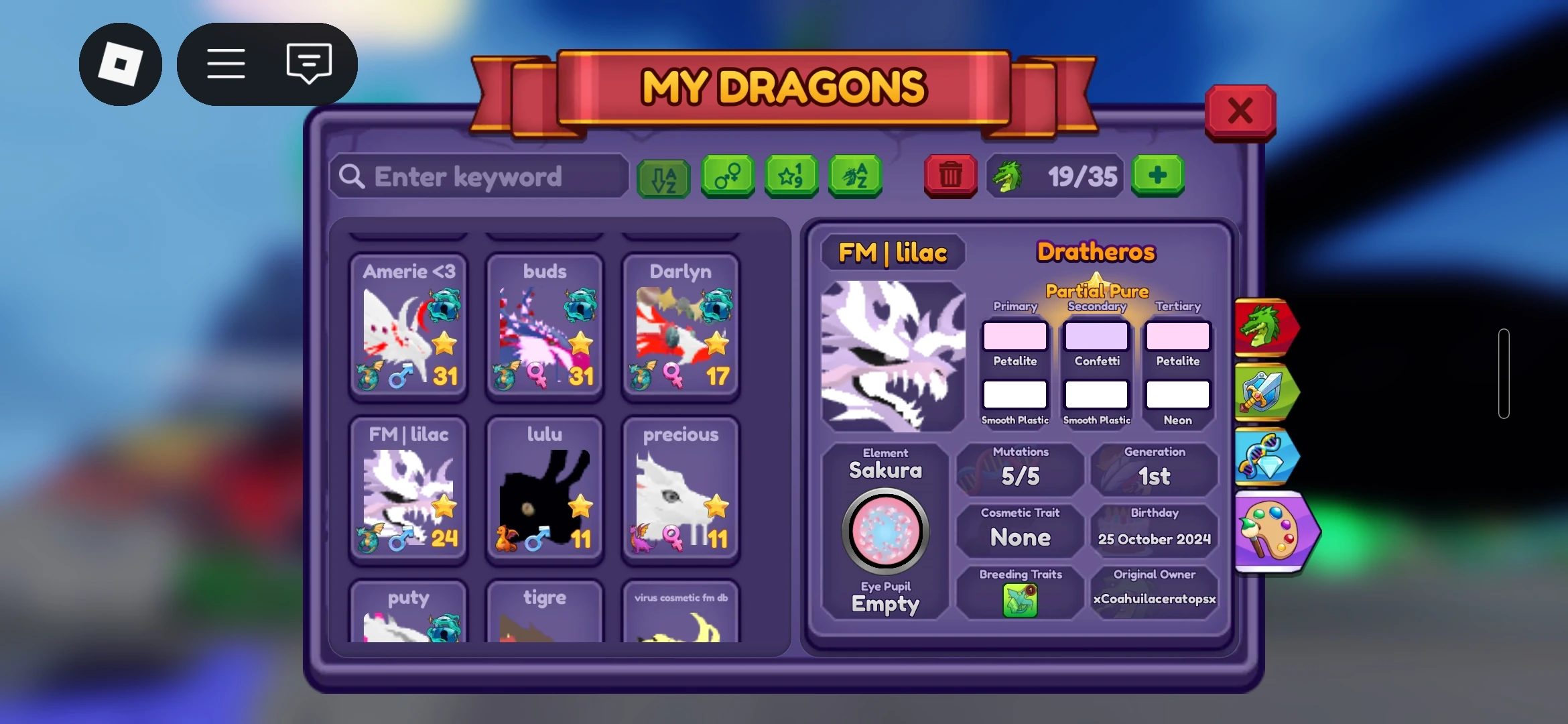Screen dimensions: 1568x724
Task: Open the Roblox chat bubble
Action: click(308, 63)
